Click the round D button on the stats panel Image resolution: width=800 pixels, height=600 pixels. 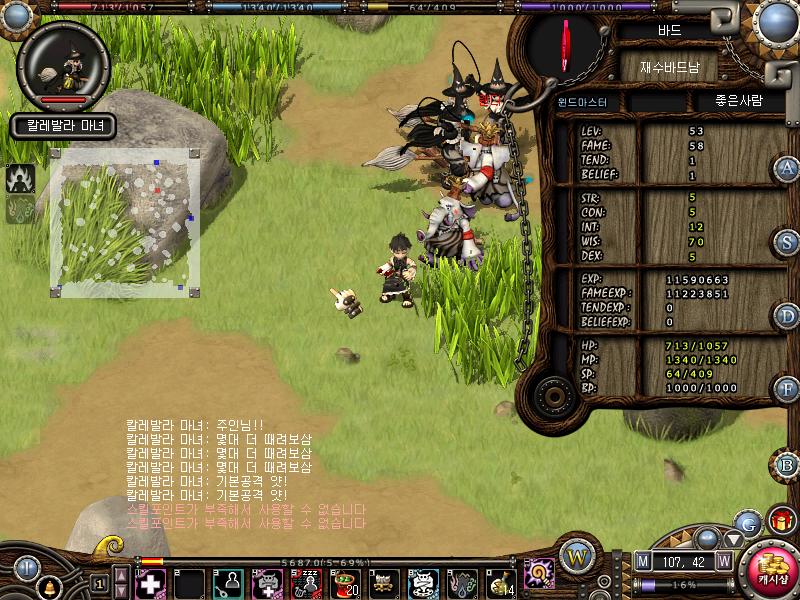tap(787, 316)
